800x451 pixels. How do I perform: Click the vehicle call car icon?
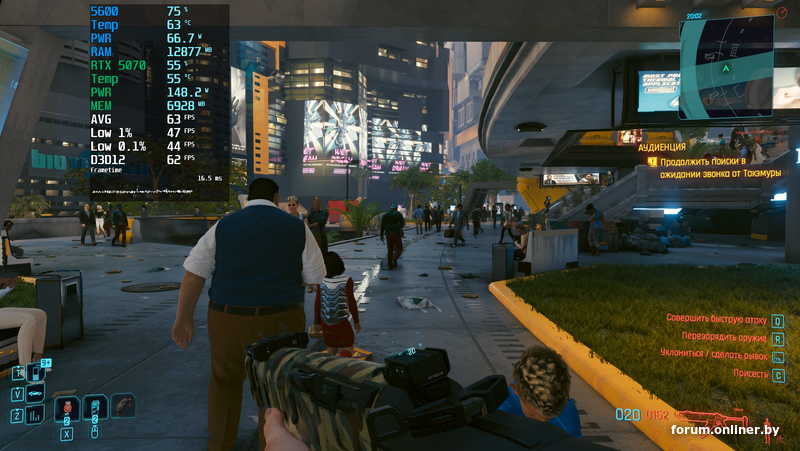(x=36, y=393)
